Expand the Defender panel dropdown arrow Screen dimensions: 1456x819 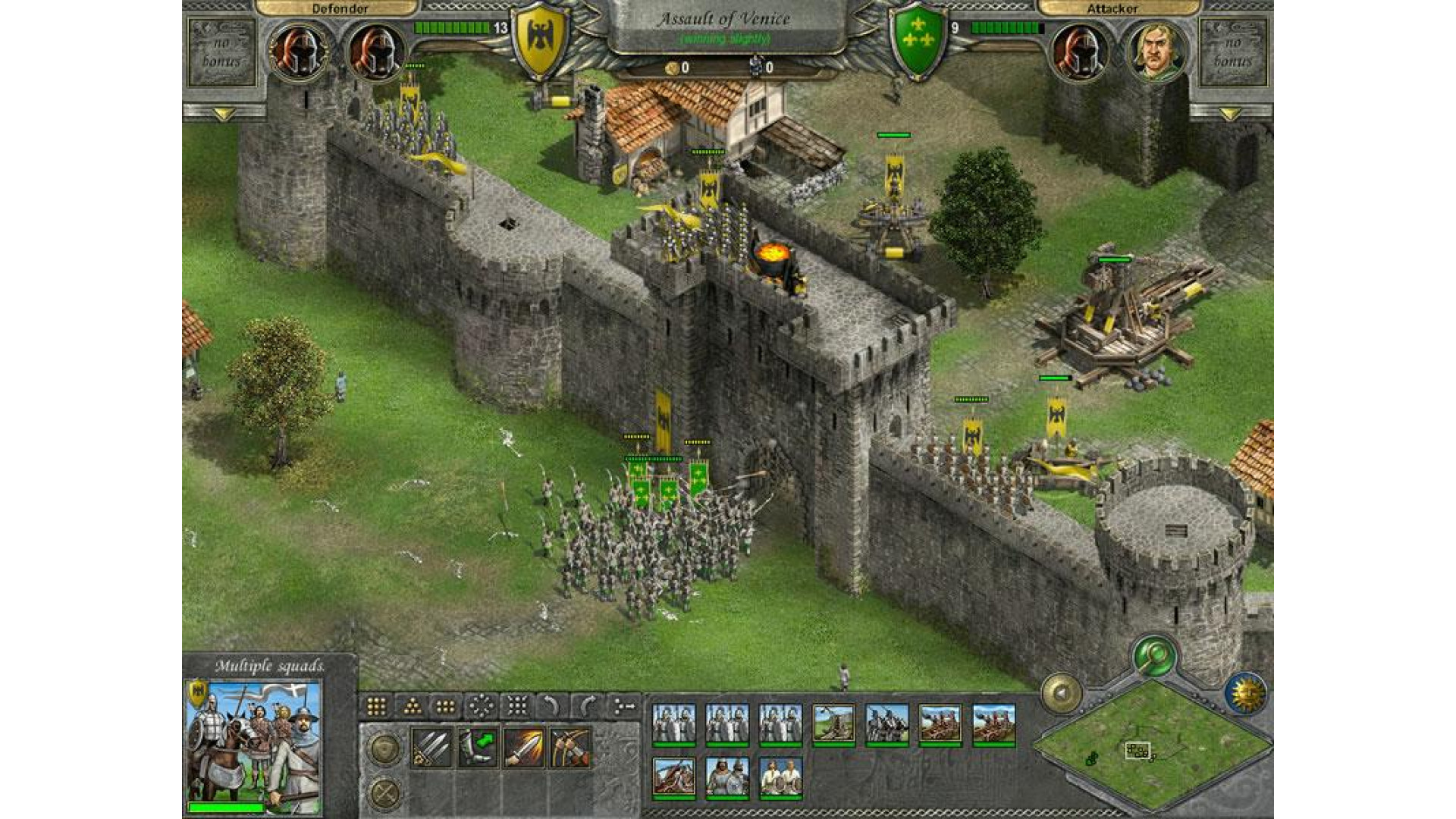(223, 115)
